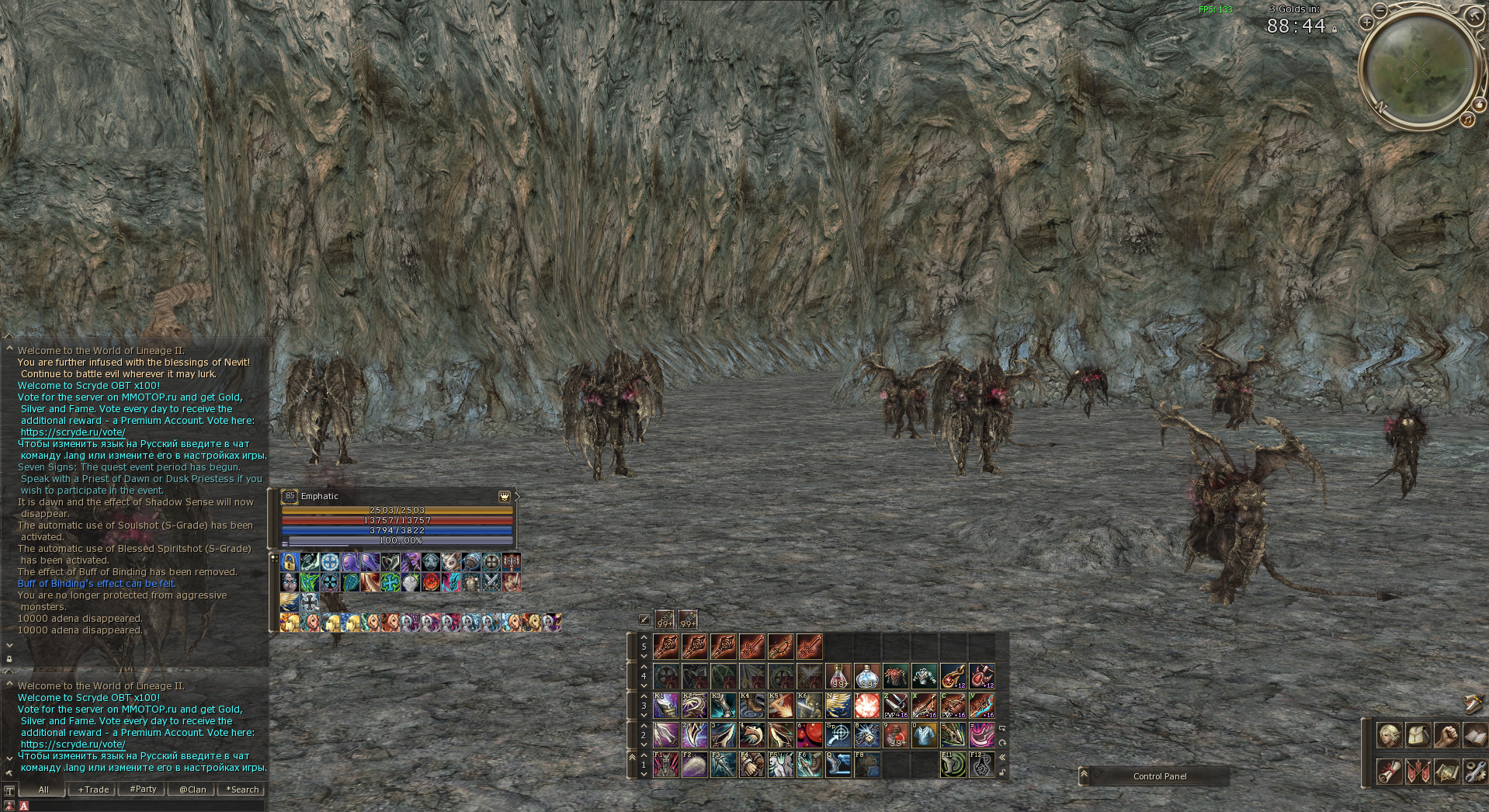Open the inventory backpack icon
This screenshot has height=812, width=1489.
tap(1418, 734)
